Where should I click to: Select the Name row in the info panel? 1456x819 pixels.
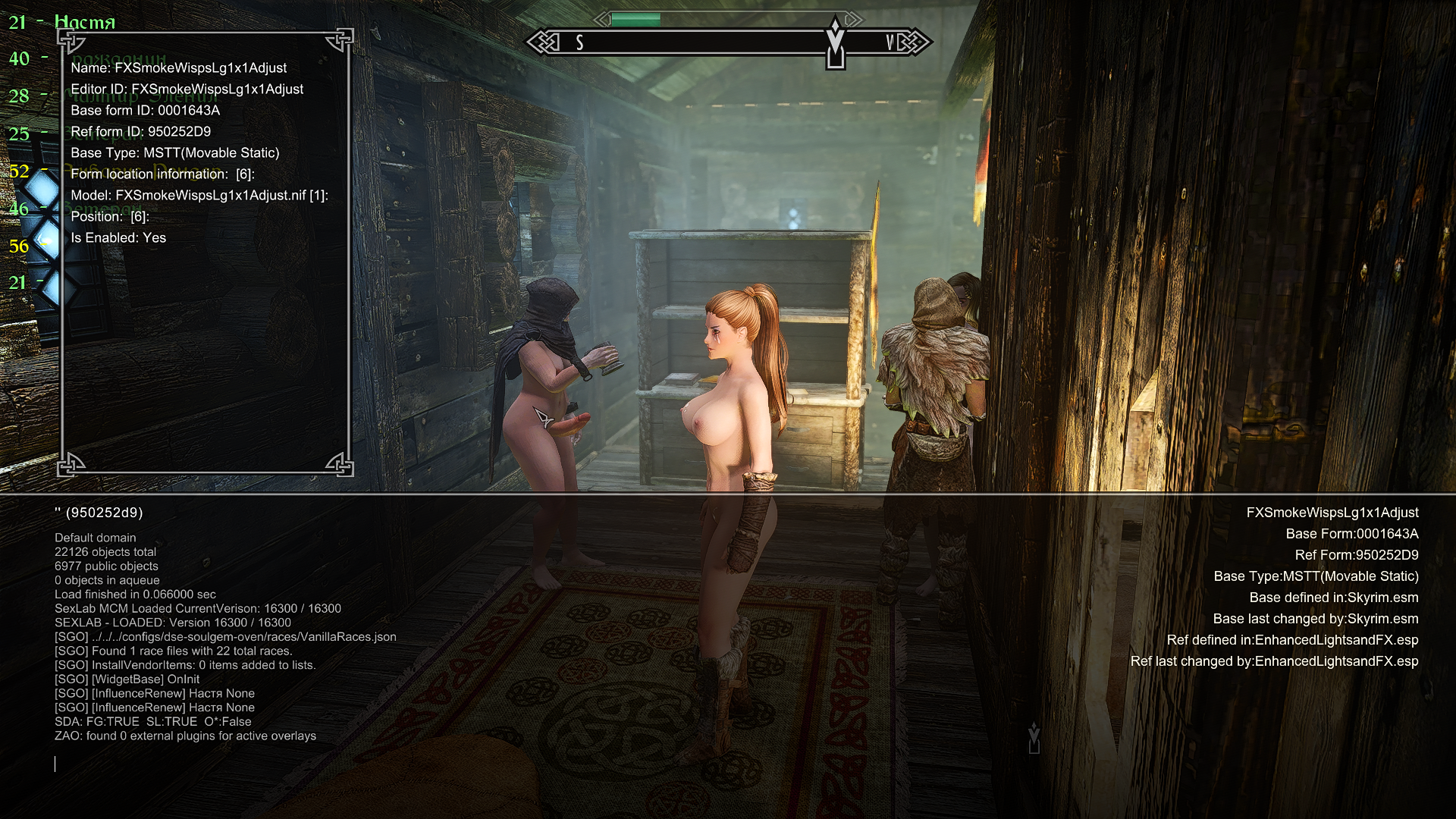[x=178, y=68]
